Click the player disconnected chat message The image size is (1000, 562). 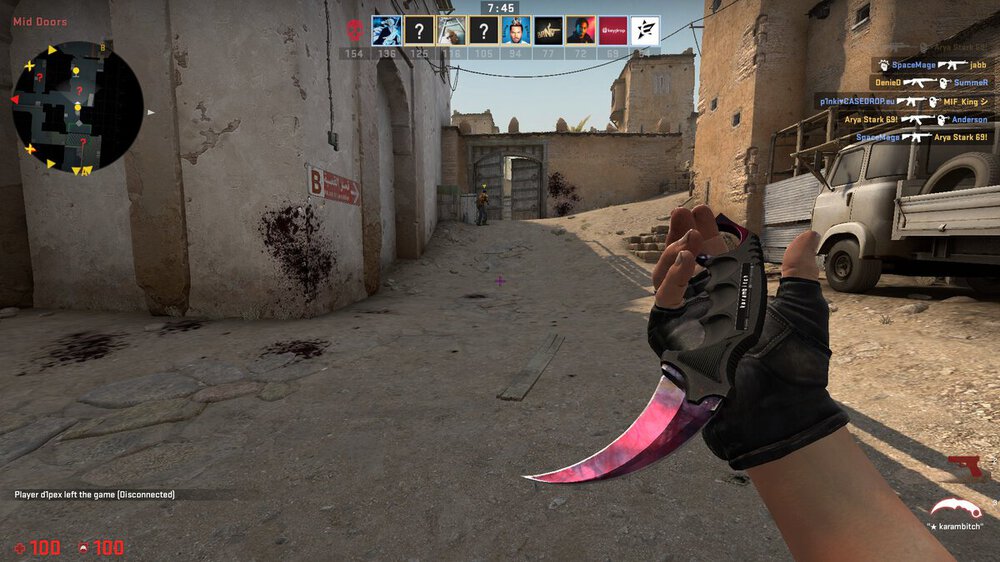pyautogui.click(x=94, y=494)
